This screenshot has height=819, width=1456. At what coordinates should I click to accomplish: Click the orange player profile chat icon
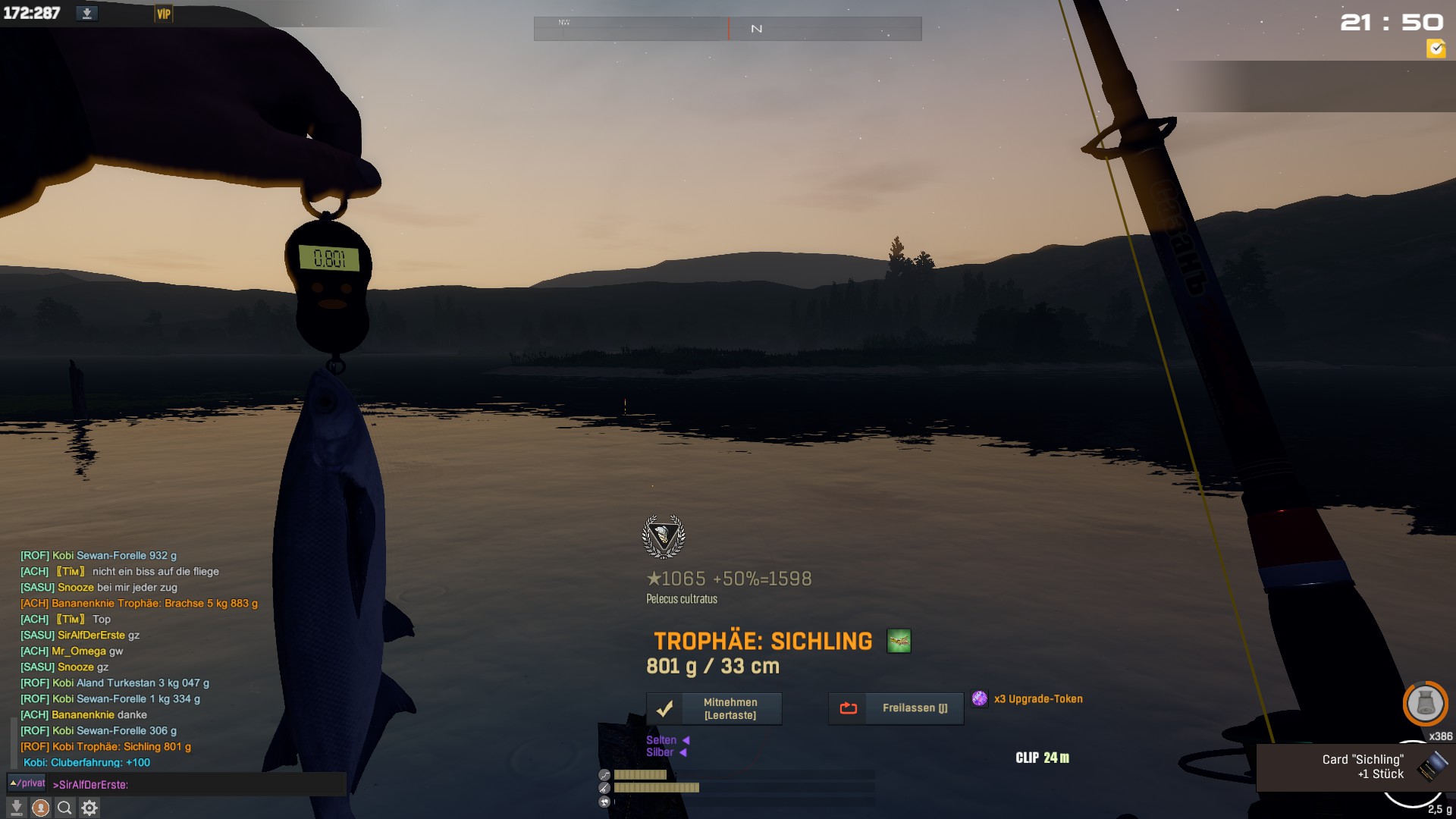point(41,808)
